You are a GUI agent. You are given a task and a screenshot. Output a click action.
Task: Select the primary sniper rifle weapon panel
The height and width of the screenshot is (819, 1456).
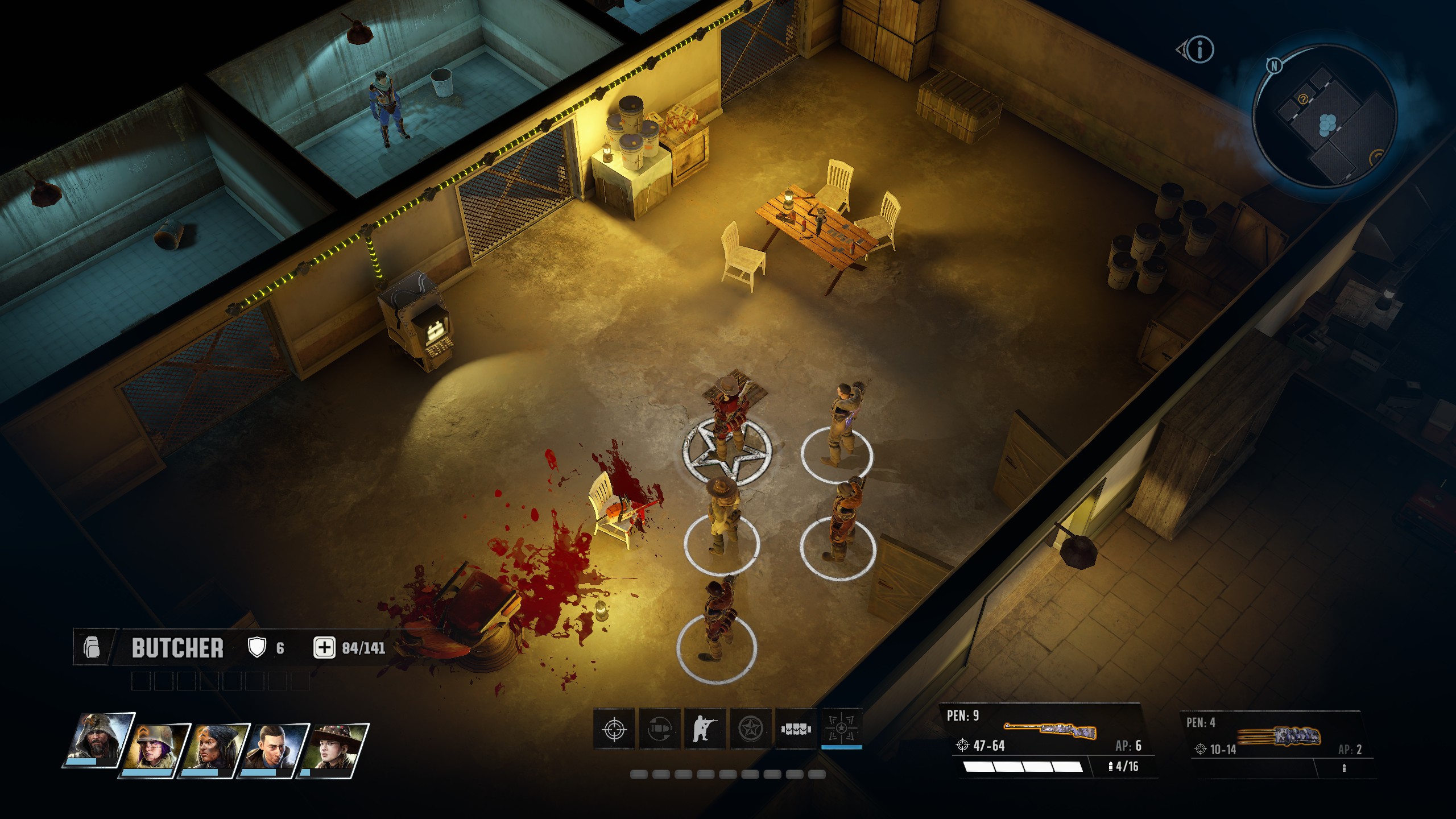point(1050,741)
